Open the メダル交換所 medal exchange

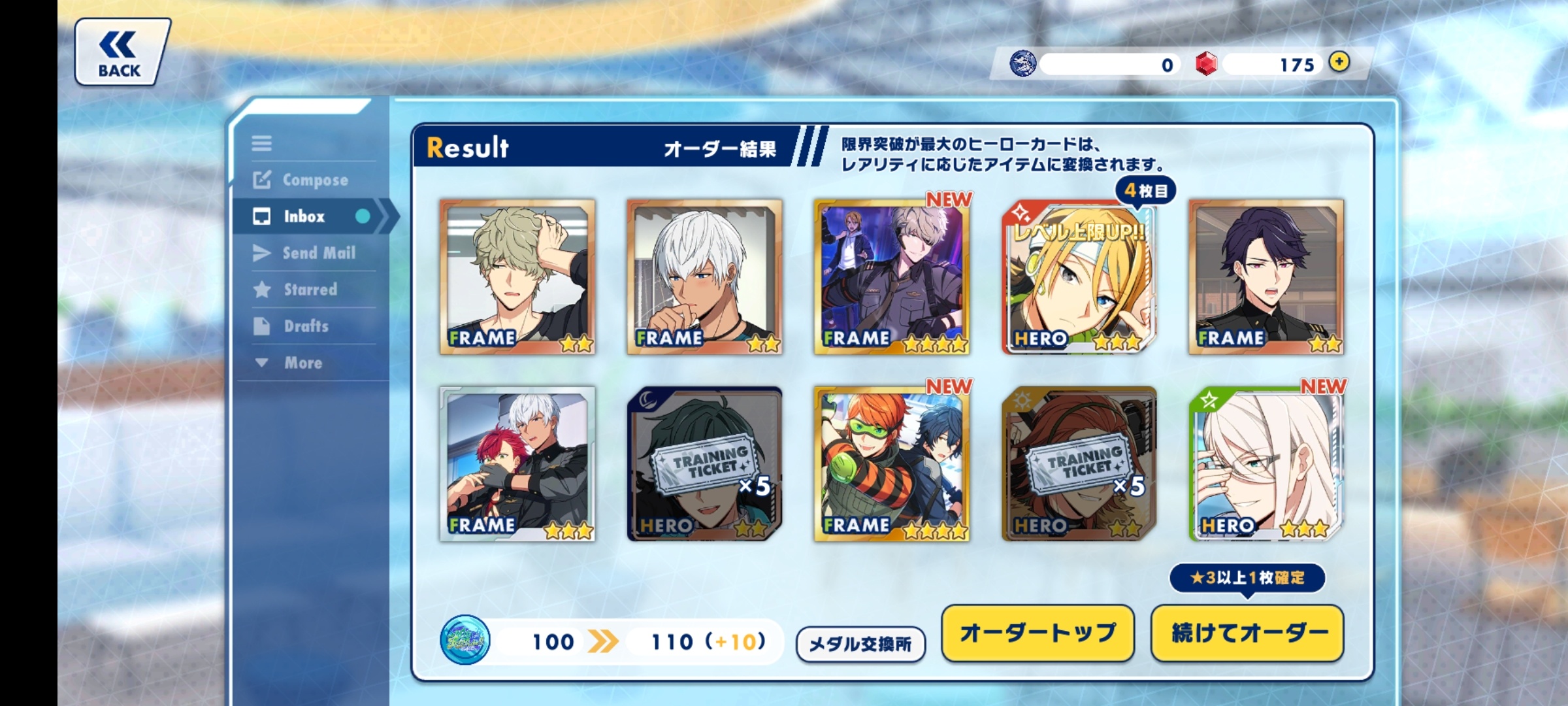[x=860, y=644]
